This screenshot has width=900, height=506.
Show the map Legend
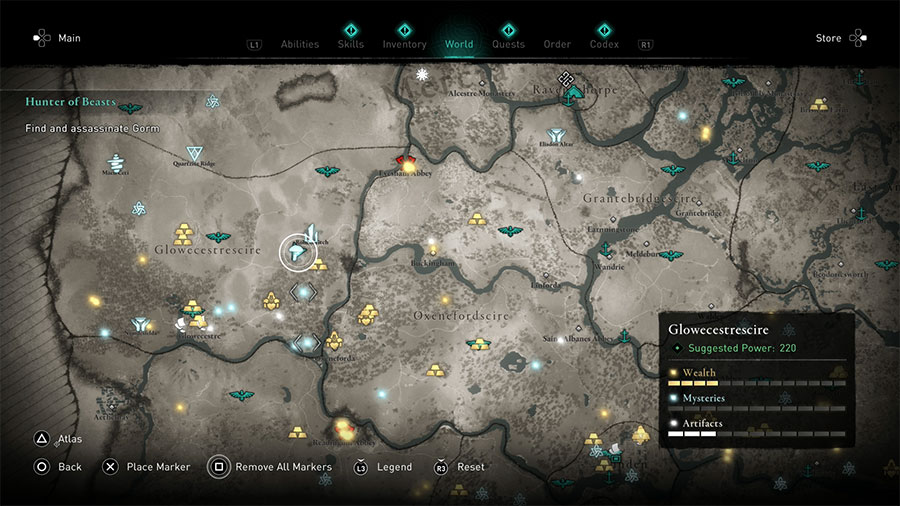pos(383,467)
